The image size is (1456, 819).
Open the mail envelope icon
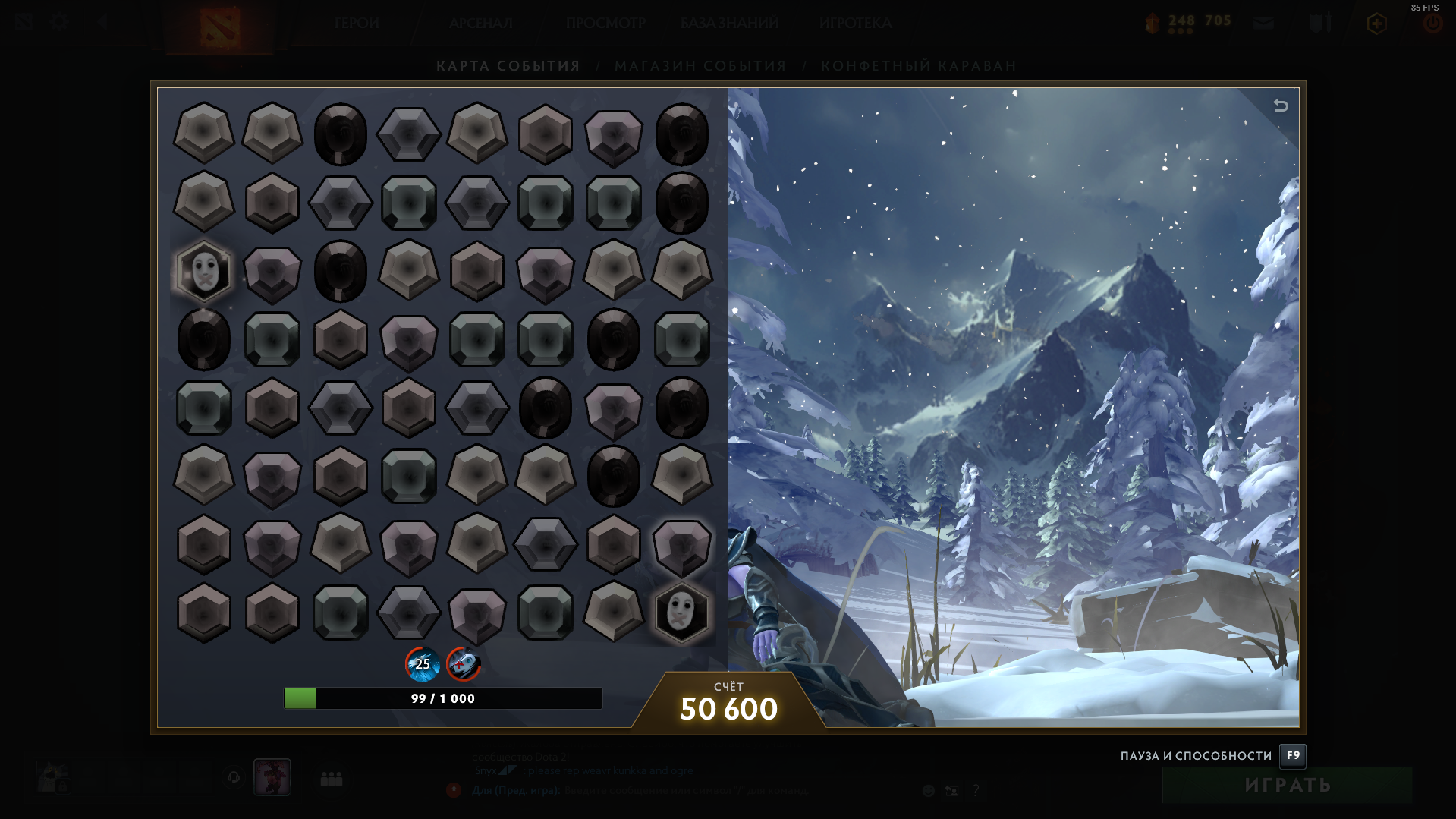(x=1263, y=24)
